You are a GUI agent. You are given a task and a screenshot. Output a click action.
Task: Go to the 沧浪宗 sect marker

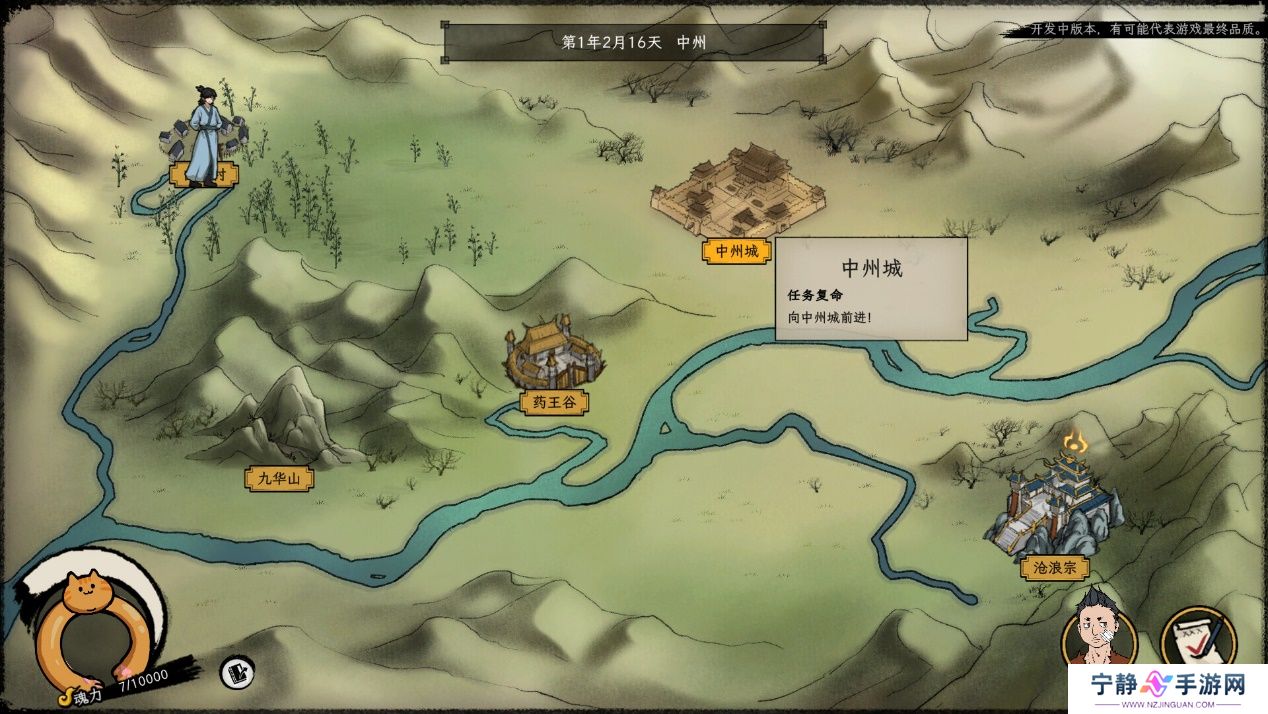point(1055,567)
